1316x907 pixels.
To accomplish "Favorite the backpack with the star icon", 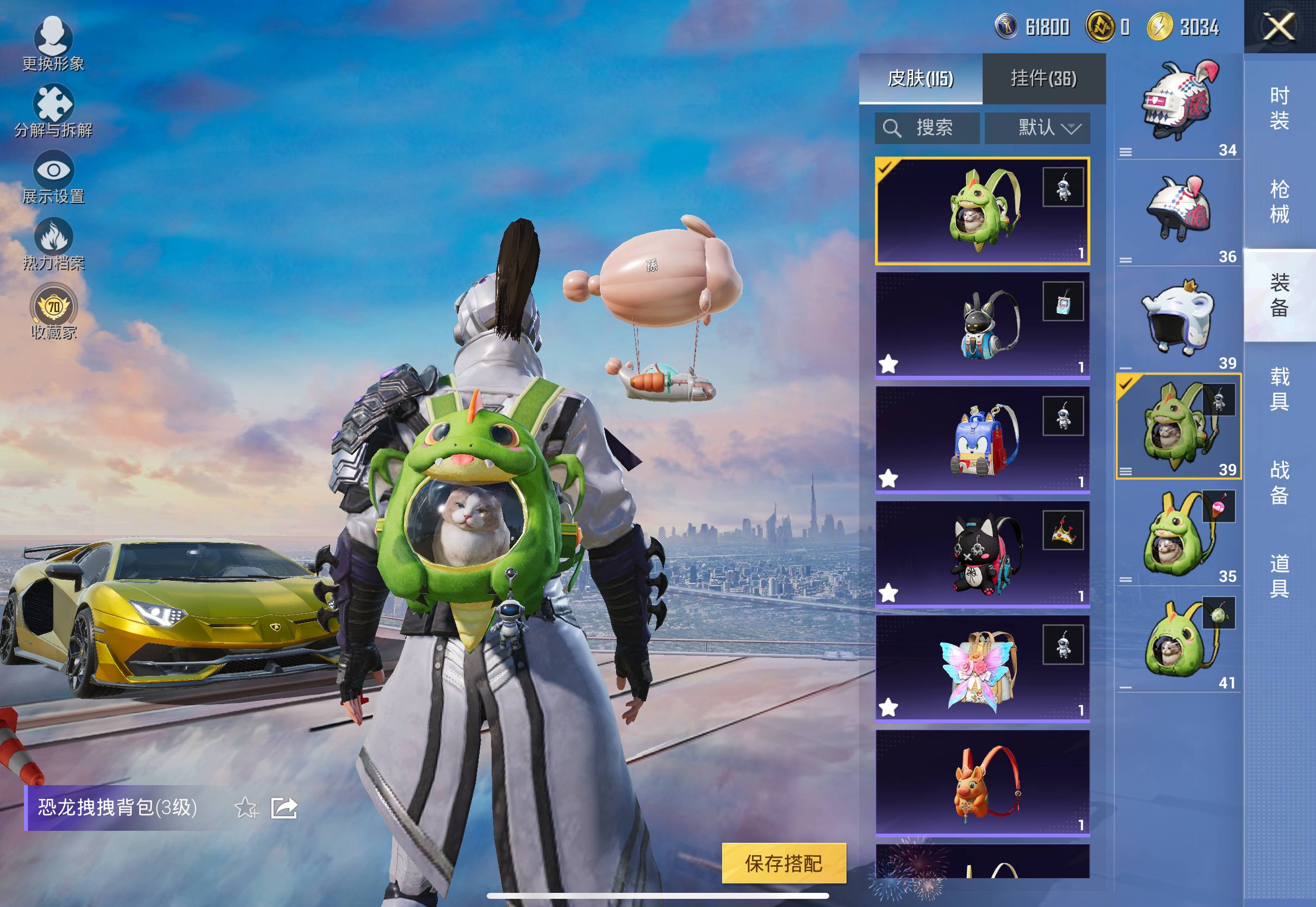I will [246, 807].
